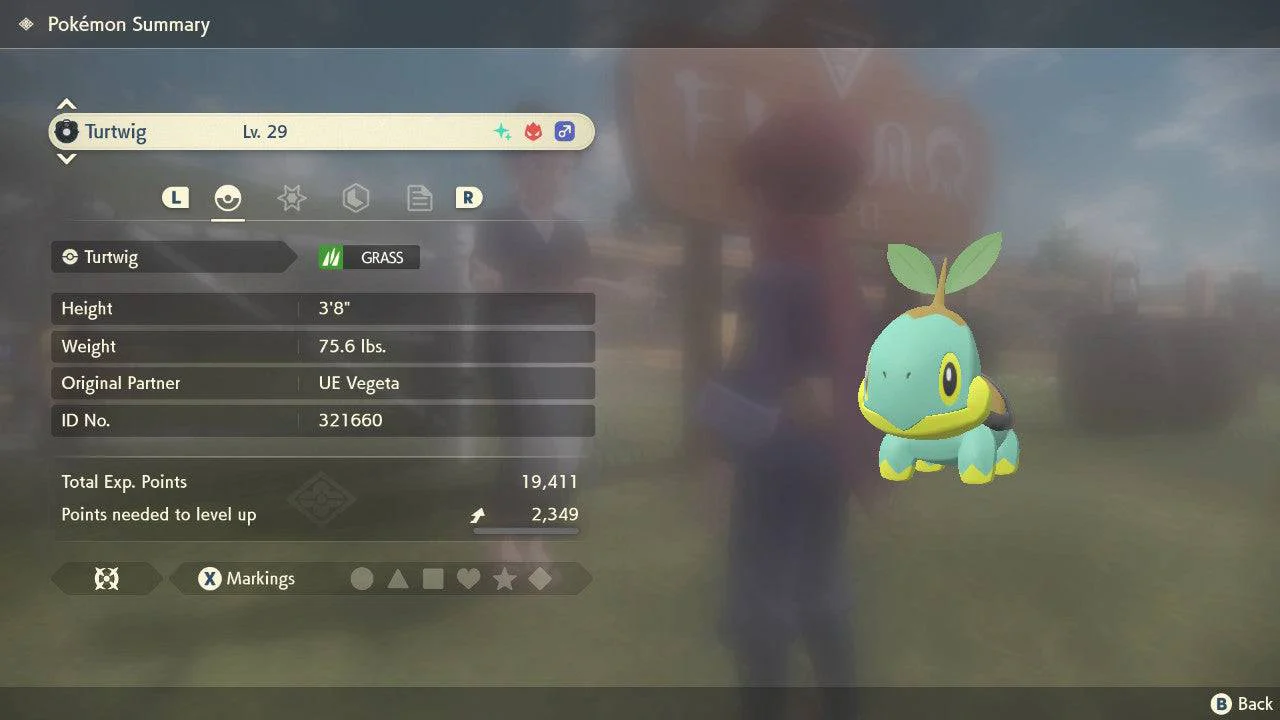Toggle the circle marking
The width and height of the screenshot is (1280, 720).
[x=362, y=578]
